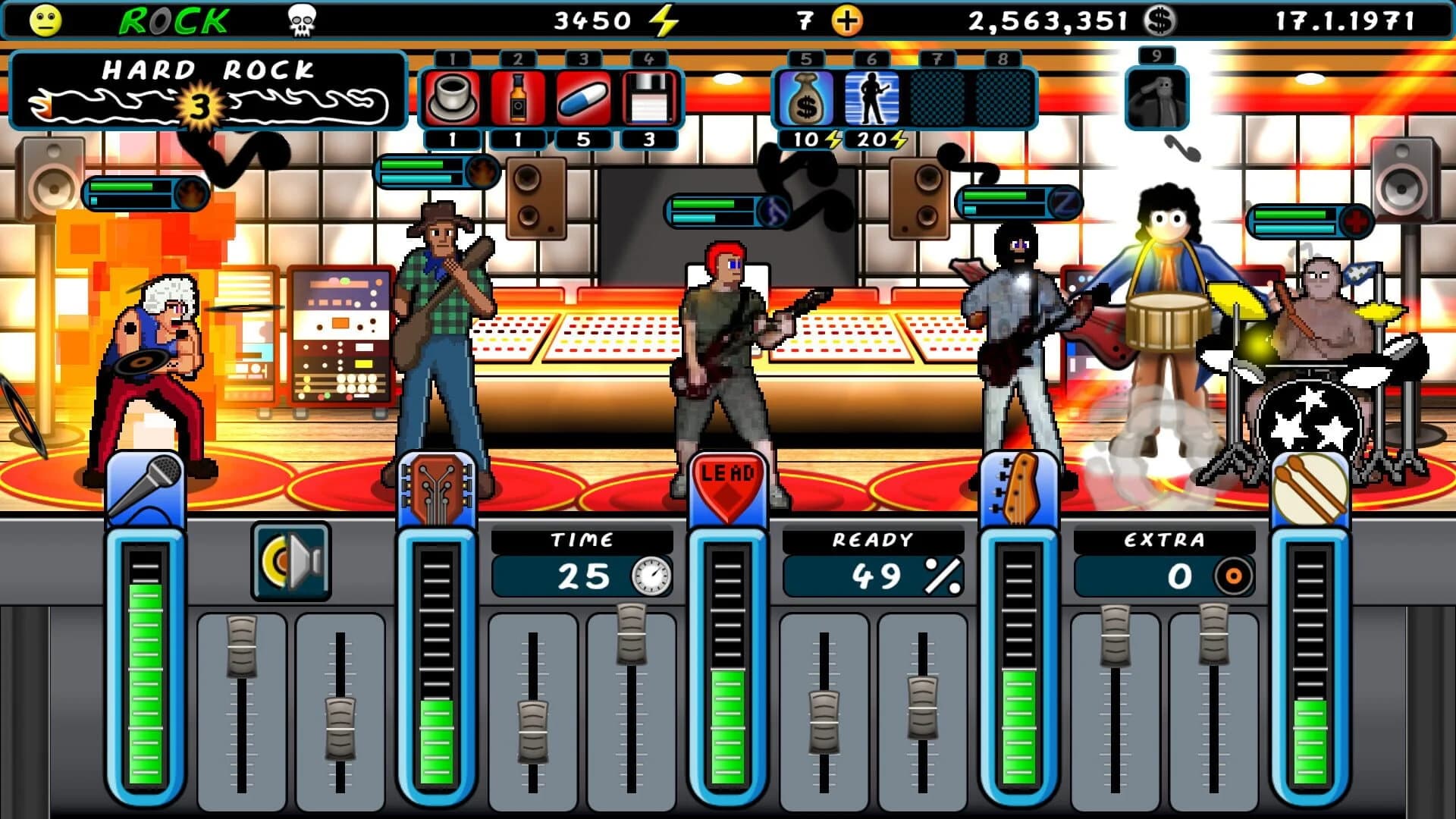Viewport: 1456px width, 819px height.
Task: Click the READY 49% panel
Action: pos(873,560)
